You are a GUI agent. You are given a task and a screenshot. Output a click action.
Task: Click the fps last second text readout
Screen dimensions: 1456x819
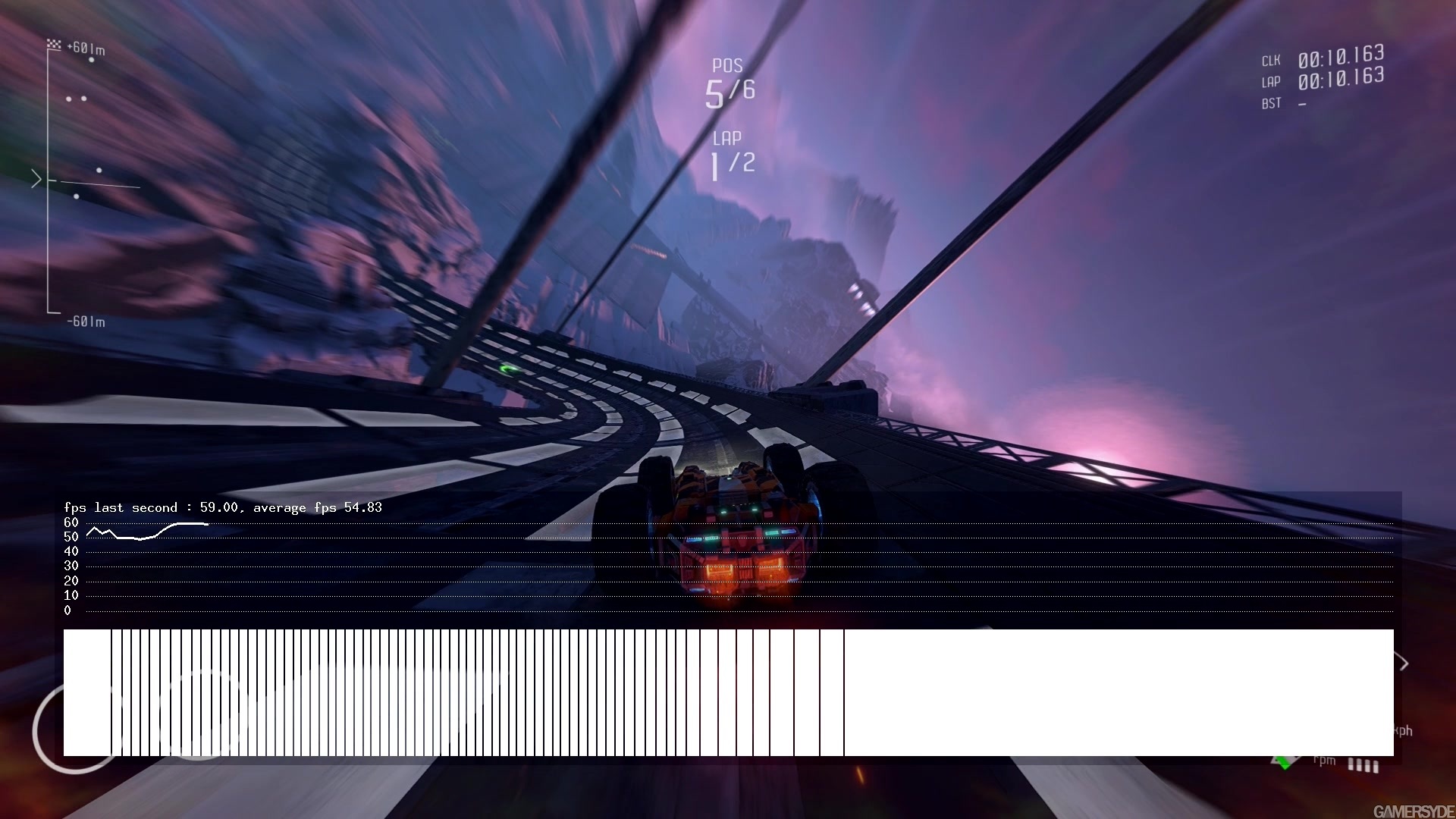(224, 507)
